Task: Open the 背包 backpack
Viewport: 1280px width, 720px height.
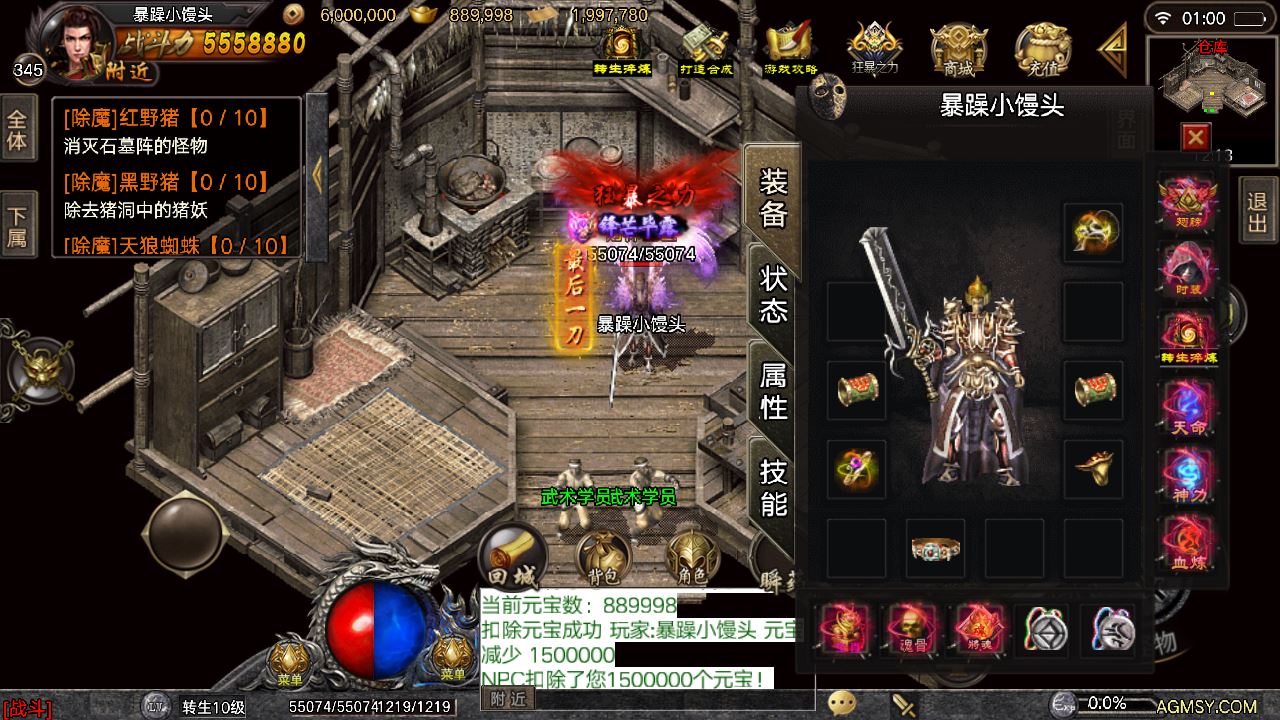Action: point(602,558)
